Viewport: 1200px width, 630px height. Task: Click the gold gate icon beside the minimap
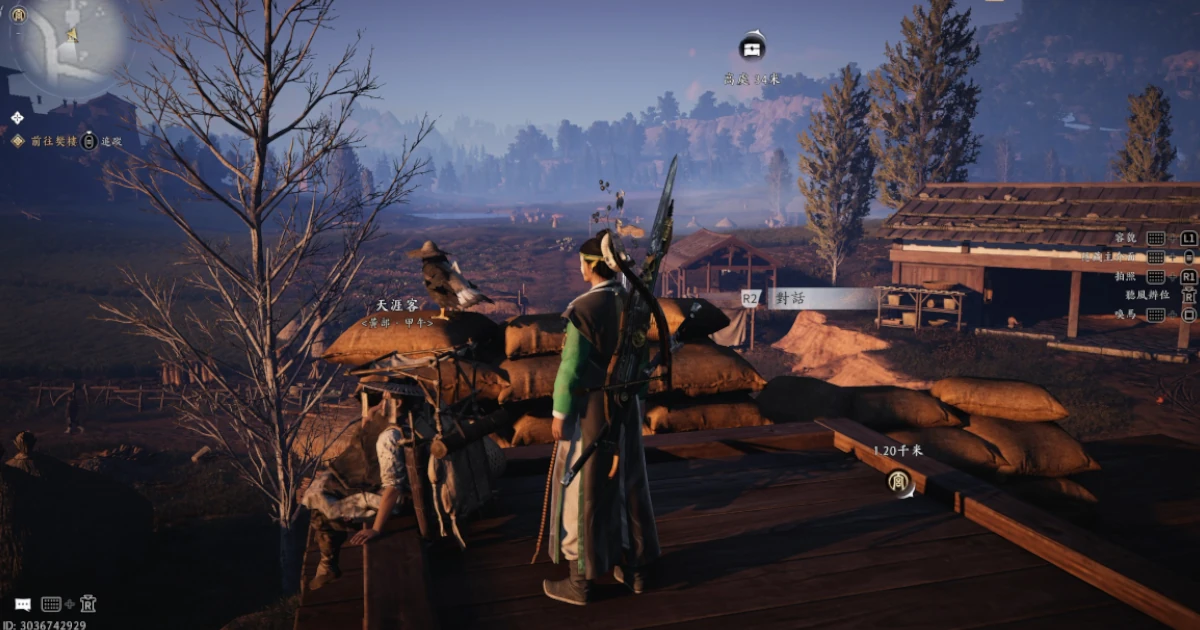(18, 14)
